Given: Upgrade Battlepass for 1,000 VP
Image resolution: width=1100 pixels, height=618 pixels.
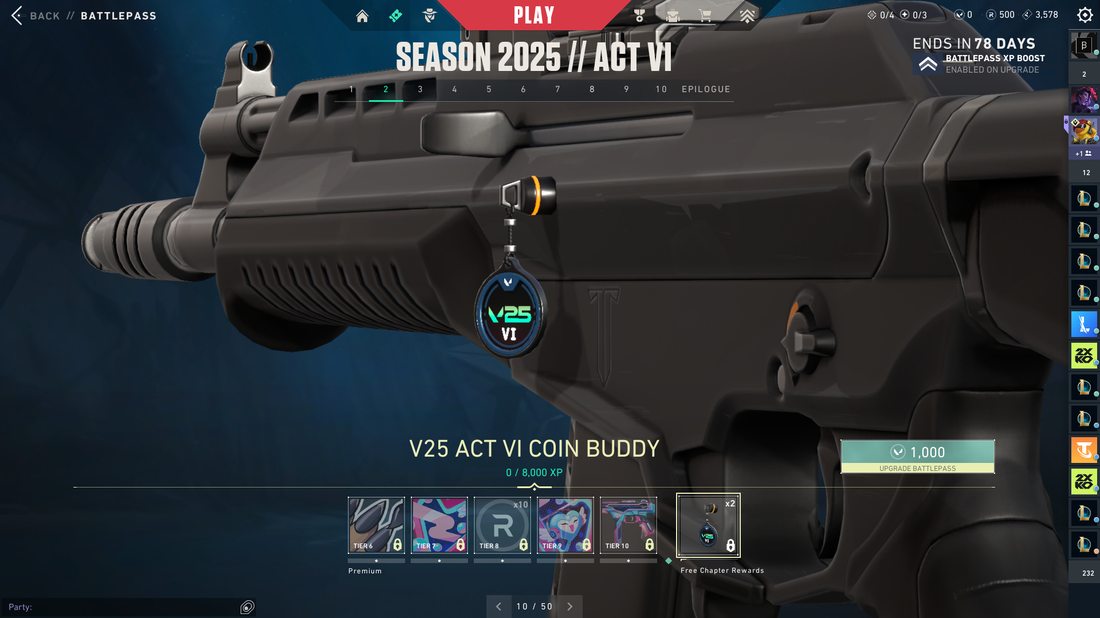Looking at the screenshot, I should pos(917,456).
